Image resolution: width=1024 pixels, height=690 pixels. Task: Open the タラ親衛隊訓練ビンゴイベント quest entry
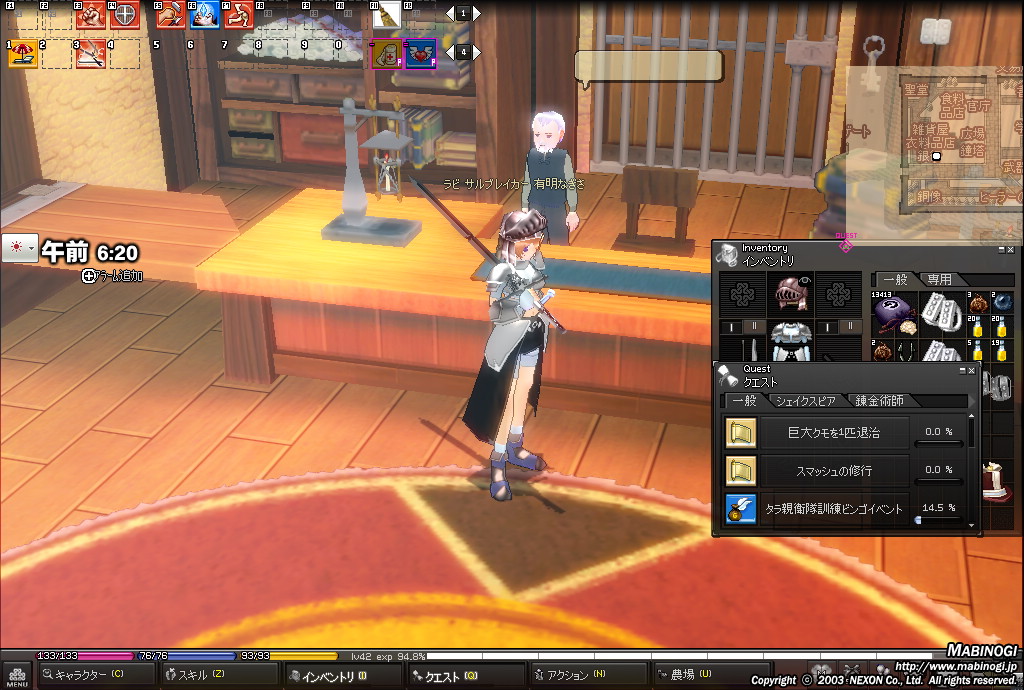click(834, 508)
